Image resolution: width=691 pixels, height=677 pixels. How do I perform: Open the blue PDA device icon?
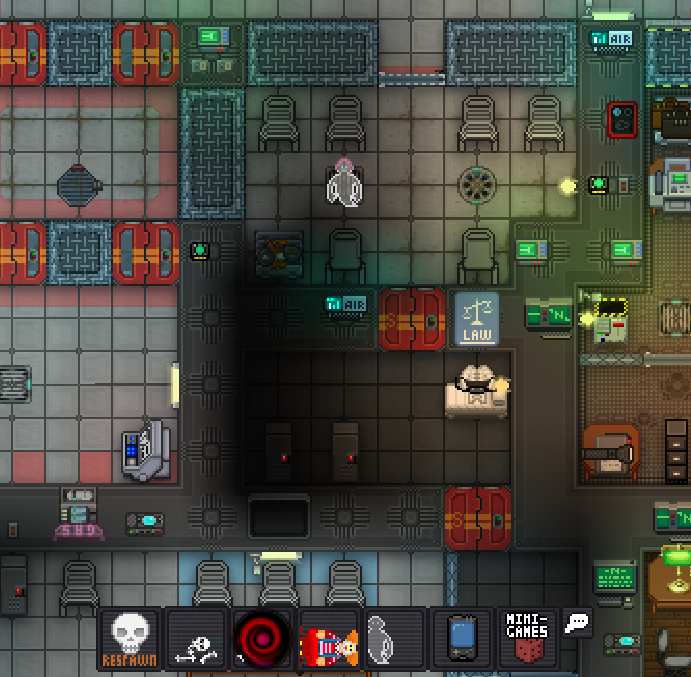[x=461, y=639]
